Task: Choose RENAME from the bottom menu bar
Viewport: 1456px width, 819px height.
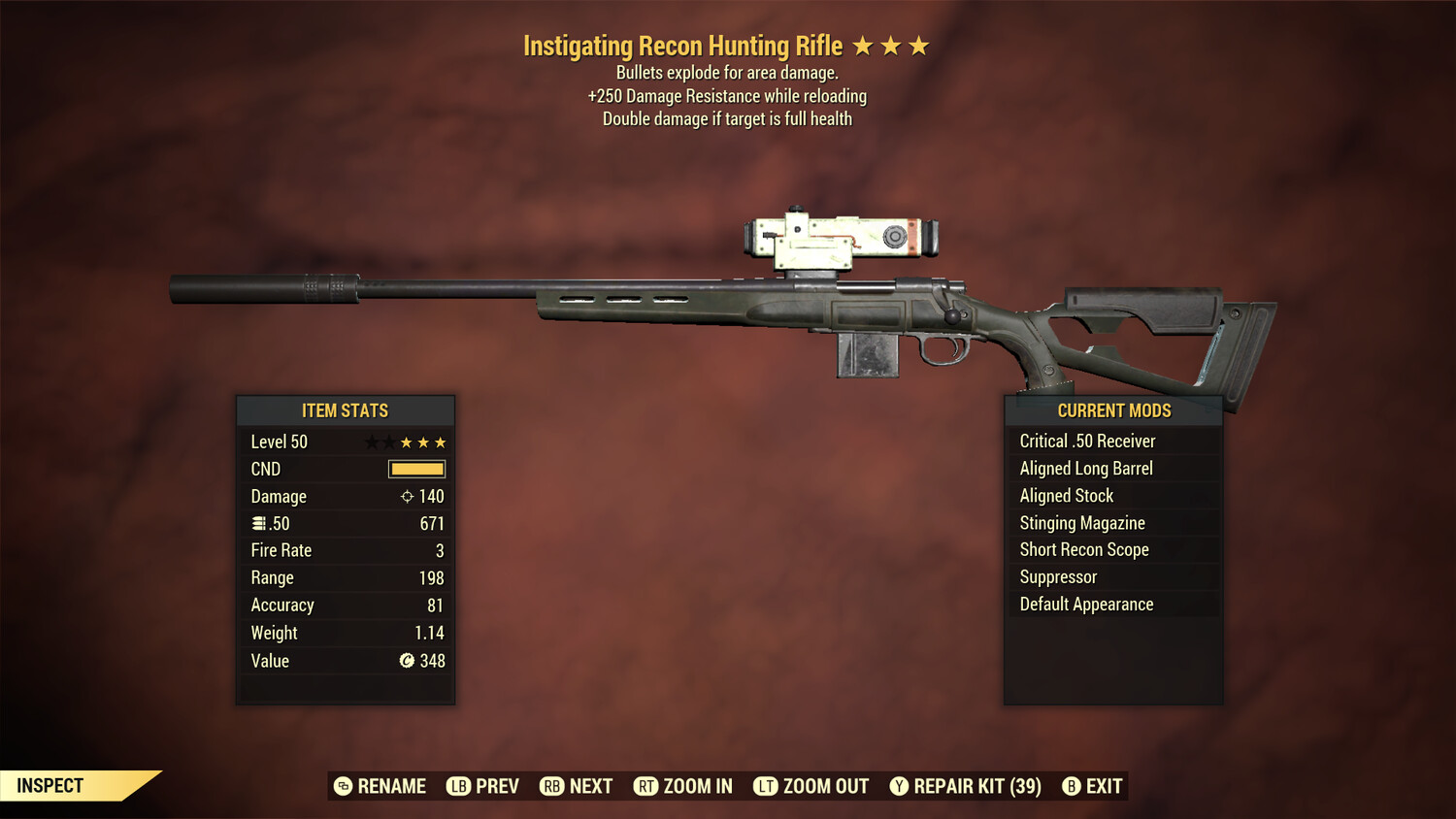Action: pyautogui.click(x=392, y=786)
